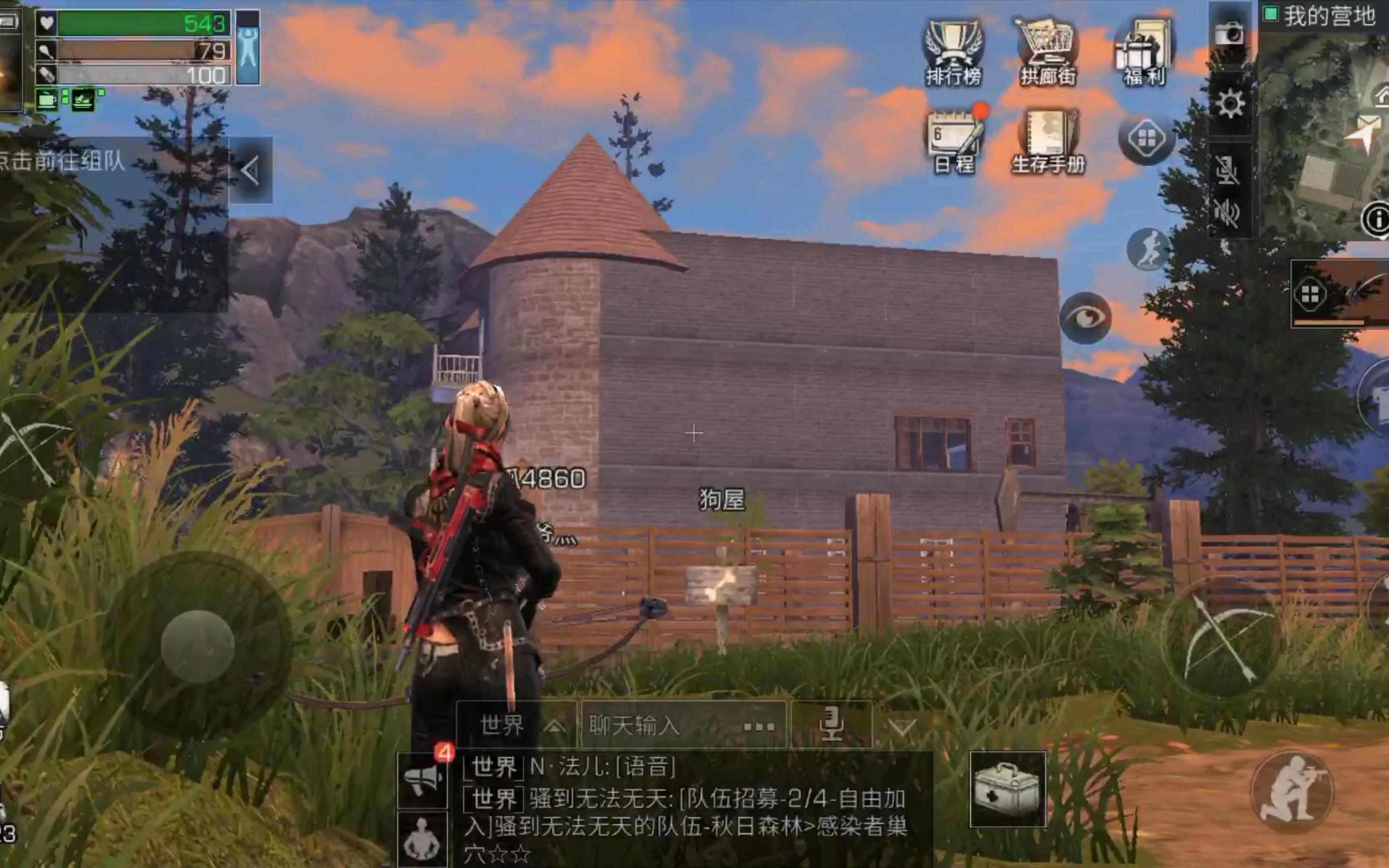Collapse the team panel with the arrow

250,170
